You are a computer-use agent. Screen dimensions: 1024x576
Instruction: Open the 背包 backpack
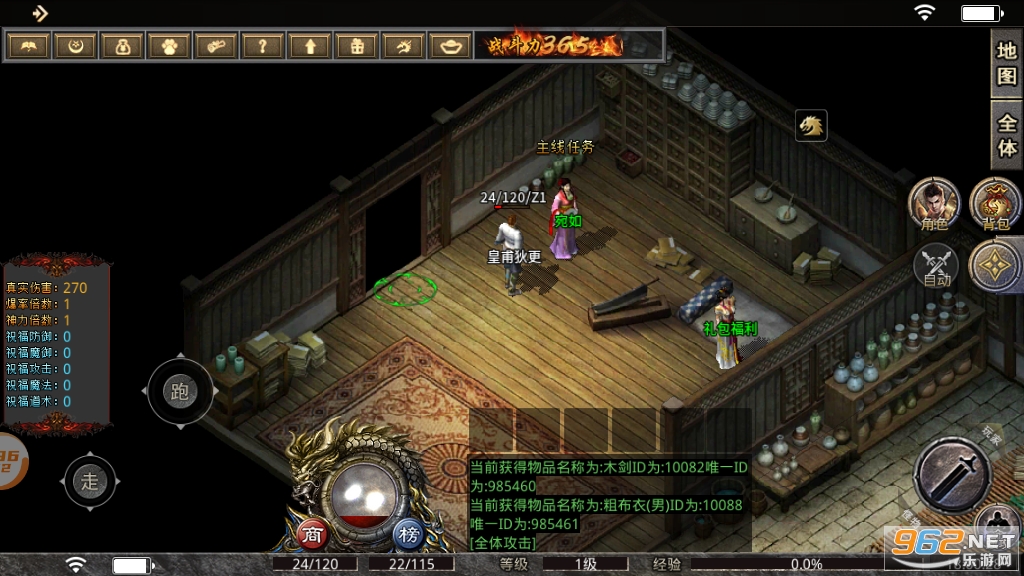tap(995, 204)
